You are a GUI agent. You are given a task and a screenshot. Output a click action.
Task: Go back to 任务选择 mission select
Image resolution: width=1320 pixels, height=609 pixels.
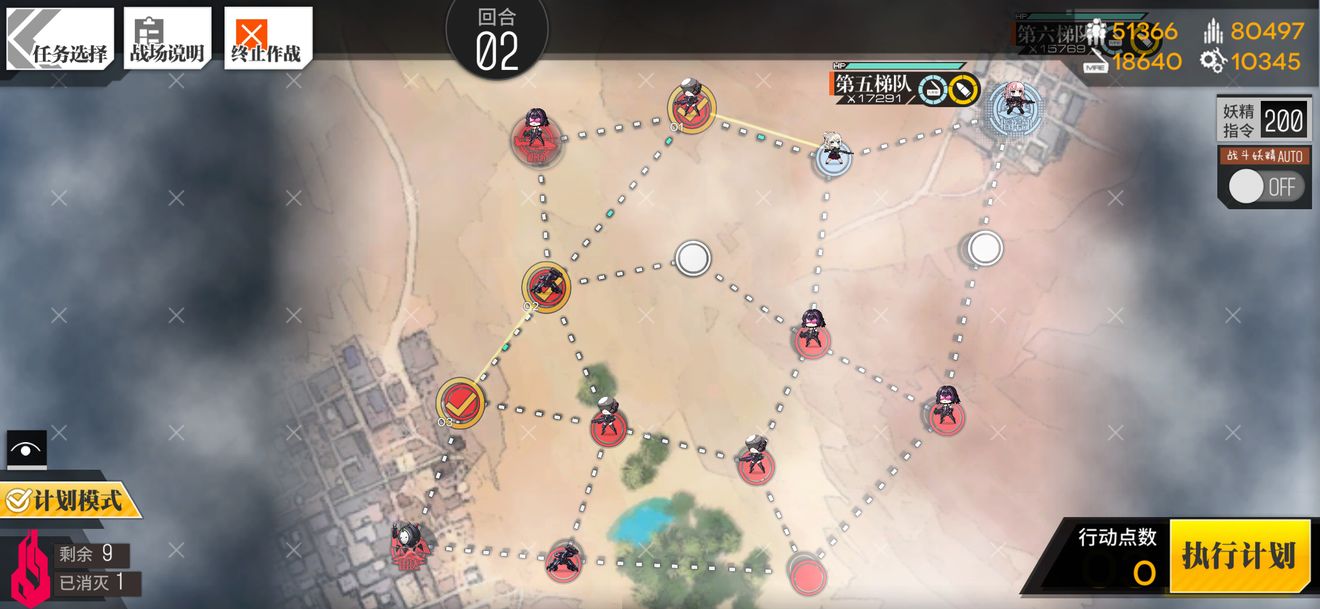pyautogui.click(x=60, y=39)
